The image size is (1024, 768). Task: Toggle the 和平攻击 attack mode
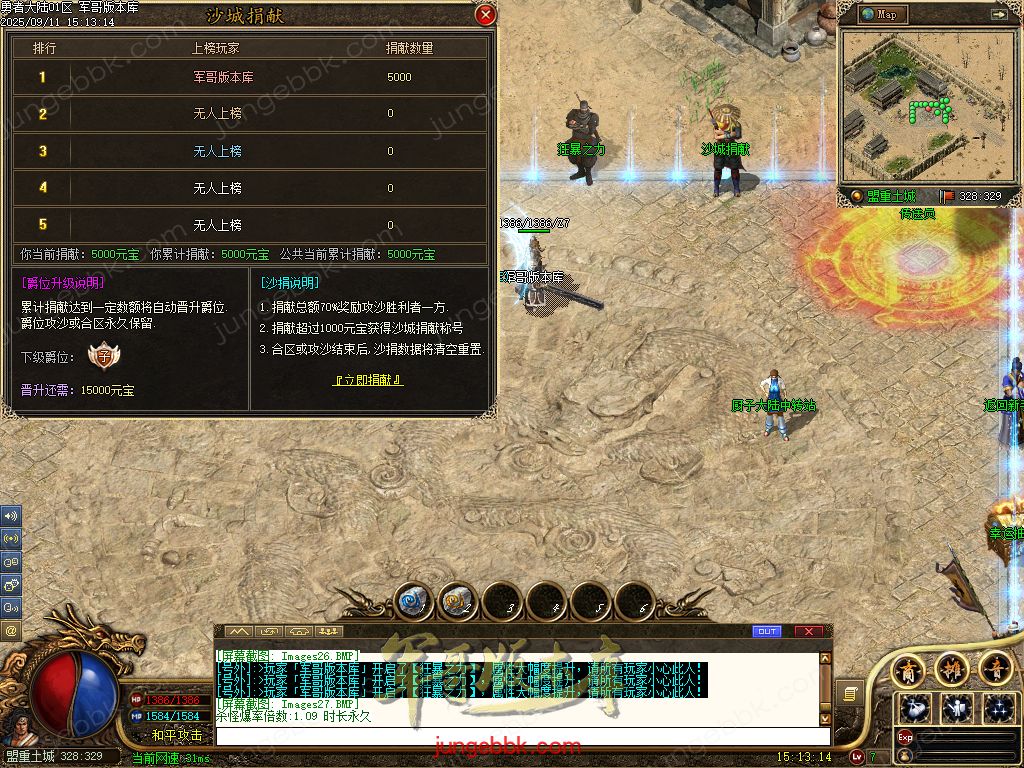point(177,735)
